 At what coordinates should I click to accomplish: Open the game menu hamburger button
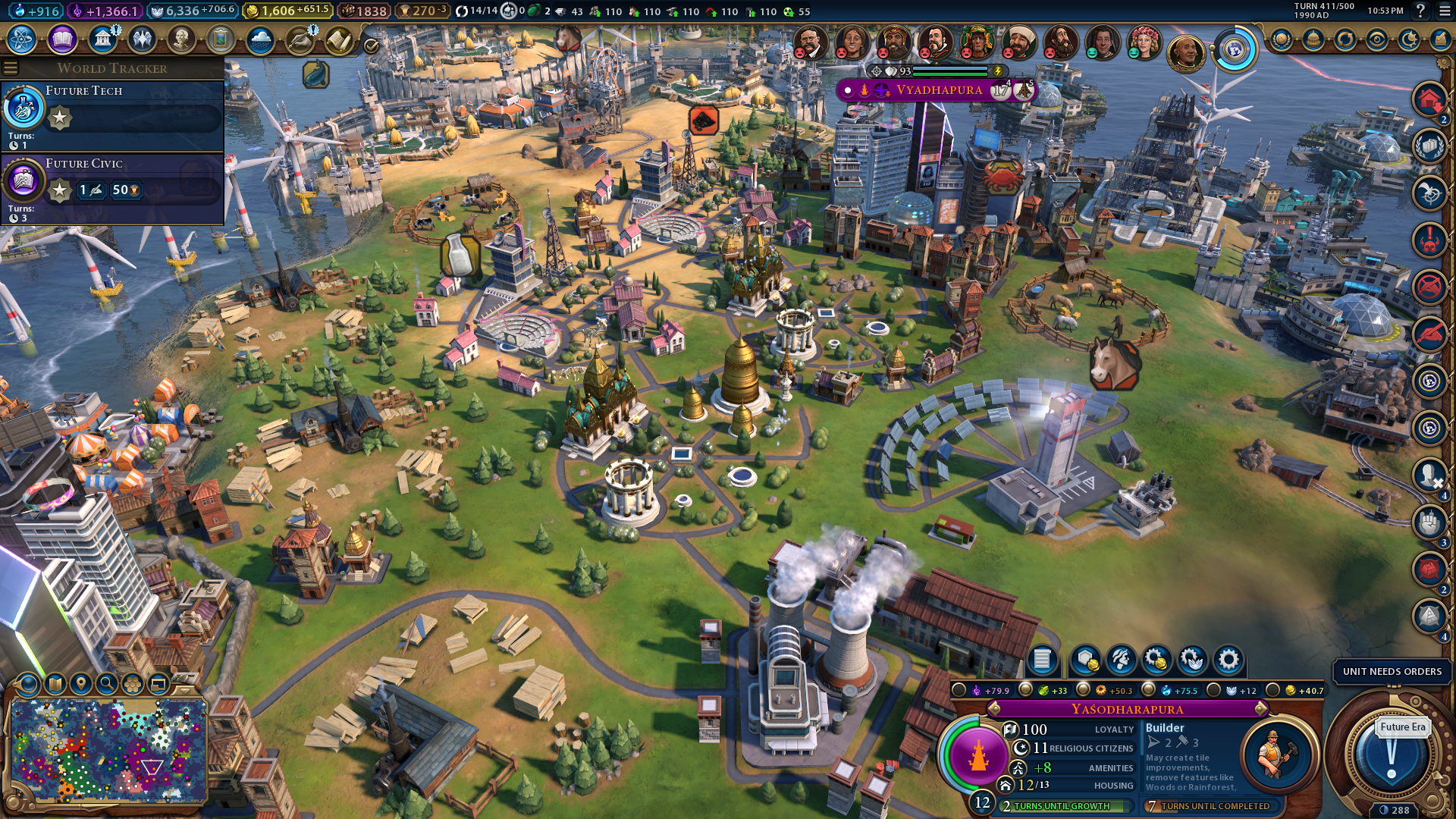pyautogui.click(x=1445, y=11)
